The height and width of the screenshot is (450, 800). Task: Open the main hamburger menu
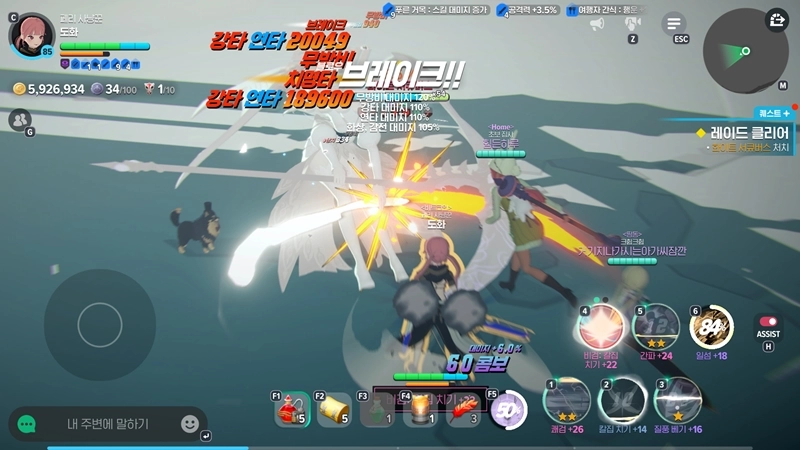[675, 23]
